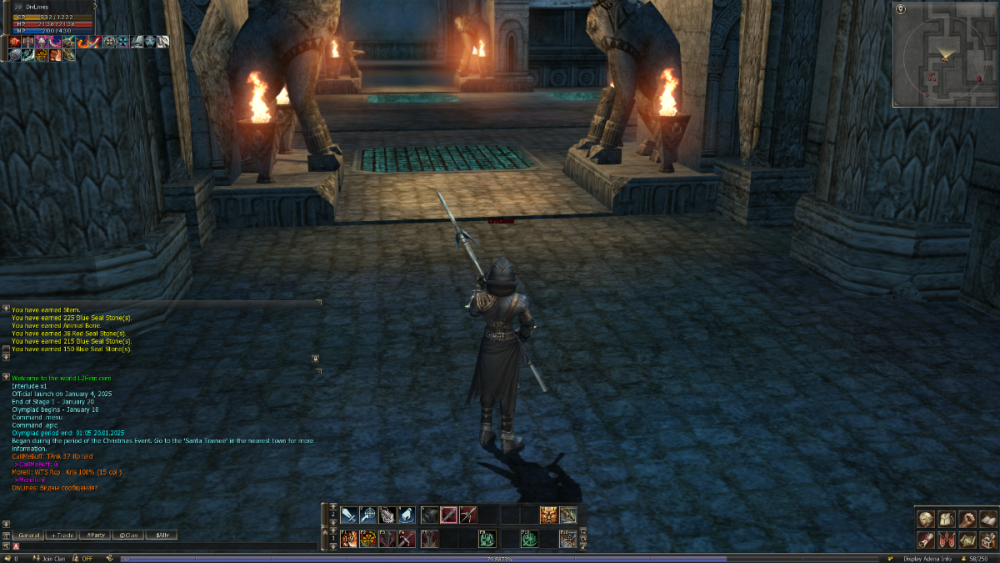Open the clan red banners icon
Viewport: 1000px width, 563px height.
pyautogui.click(x=946, y=540)
